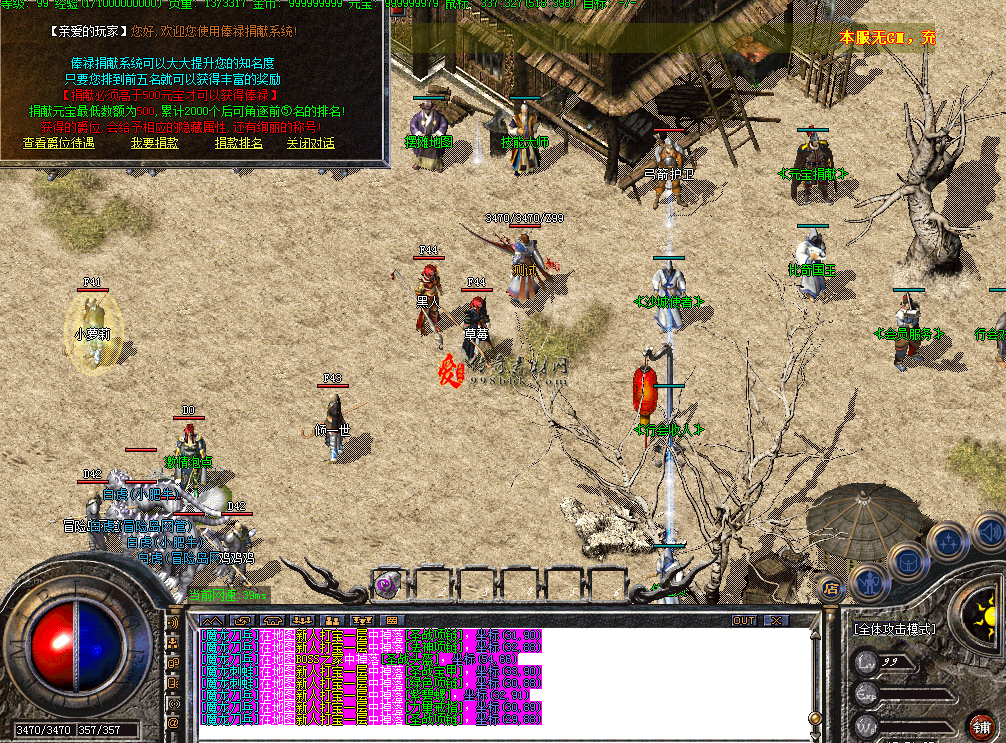Toggle sound with the speaker icon

click(x=988, y=531)
